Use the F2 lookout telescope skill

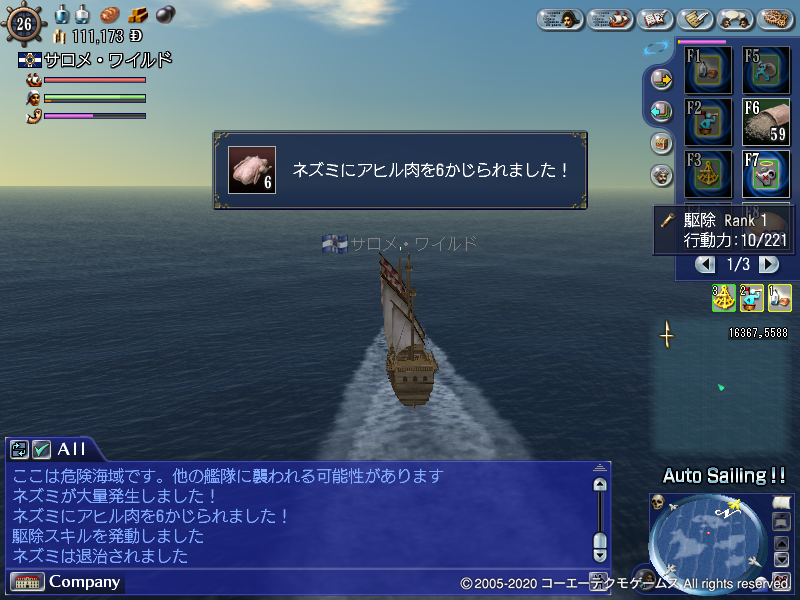[709, 121]
